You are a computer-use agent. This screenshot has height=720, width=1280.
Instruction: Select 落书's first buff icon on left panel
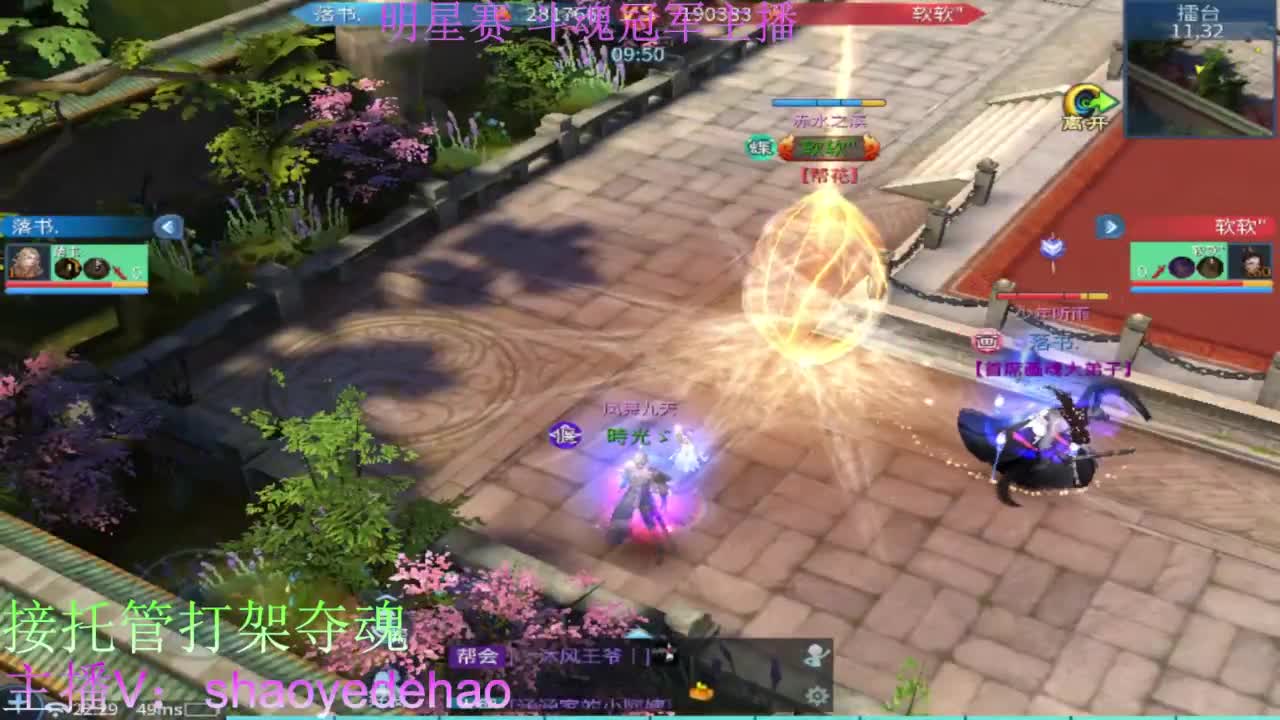[x=68, y=268]
